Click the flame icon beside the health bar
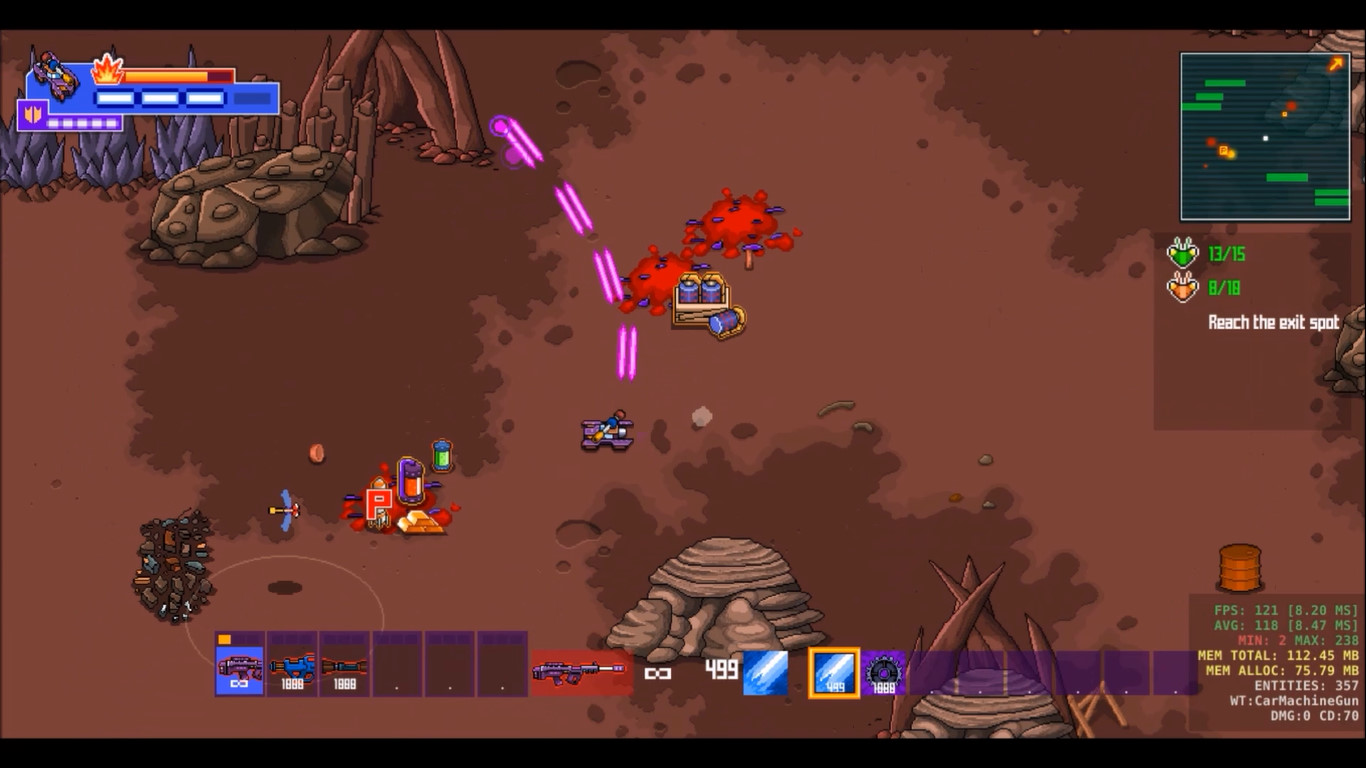The height and width of the screenshot is (768, 1366). tap(108, 75)
